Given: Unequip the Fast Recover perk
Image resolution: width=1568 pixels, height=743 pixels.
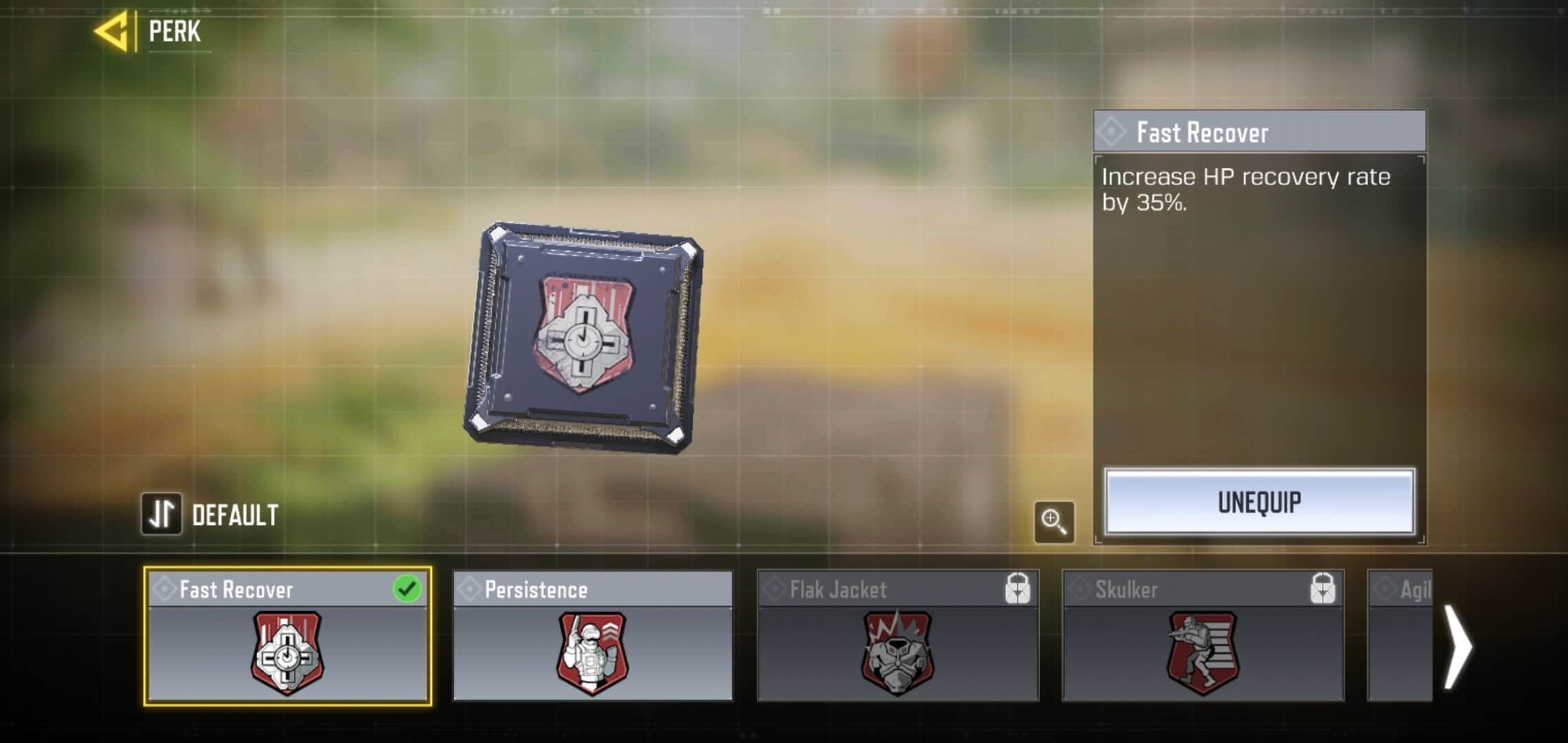Looking at the screenshot, I should 1259,502.
